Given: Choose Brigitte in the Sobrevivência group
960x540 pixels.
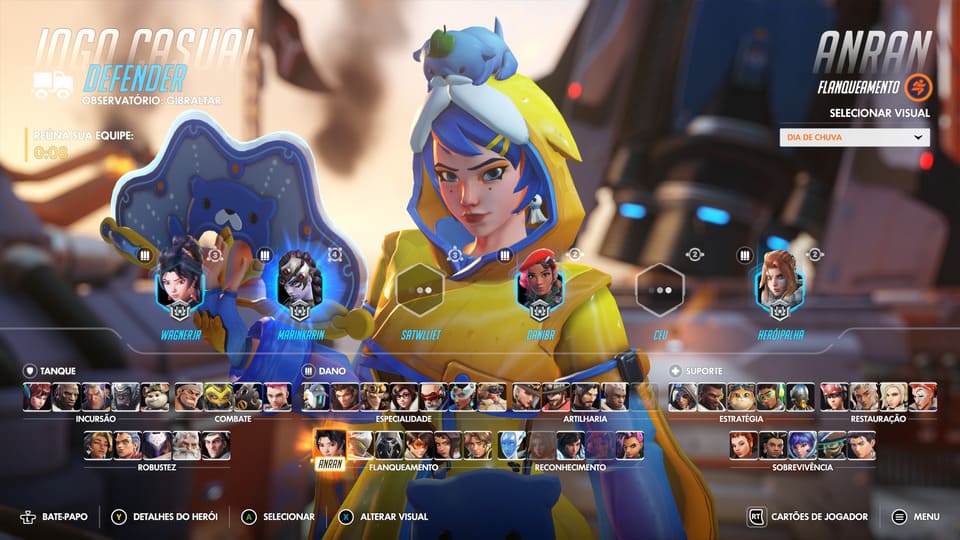Looking at the screenshot, I should (743, 445).
